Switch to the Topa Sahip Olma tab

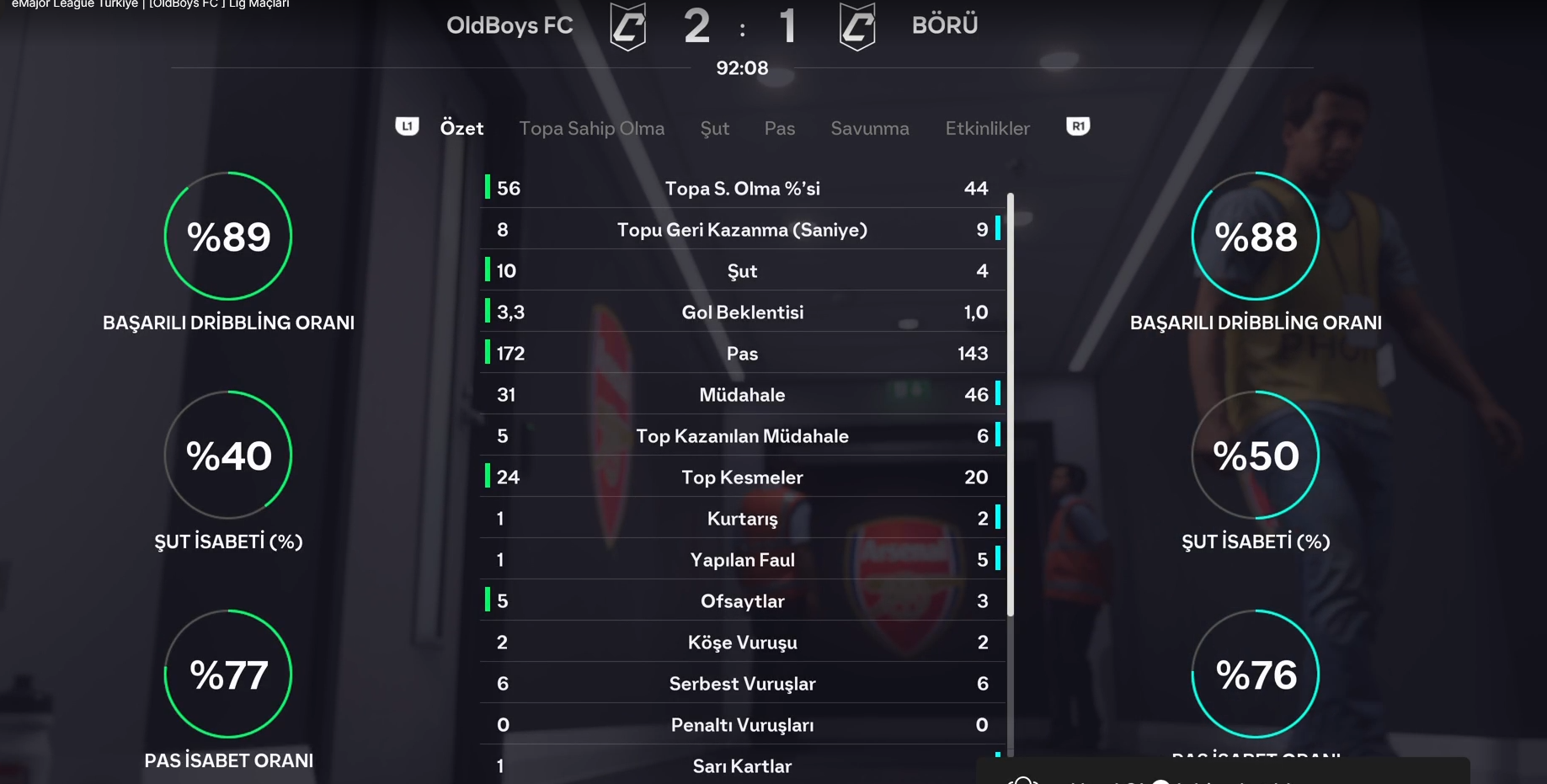tap(591, 128)
